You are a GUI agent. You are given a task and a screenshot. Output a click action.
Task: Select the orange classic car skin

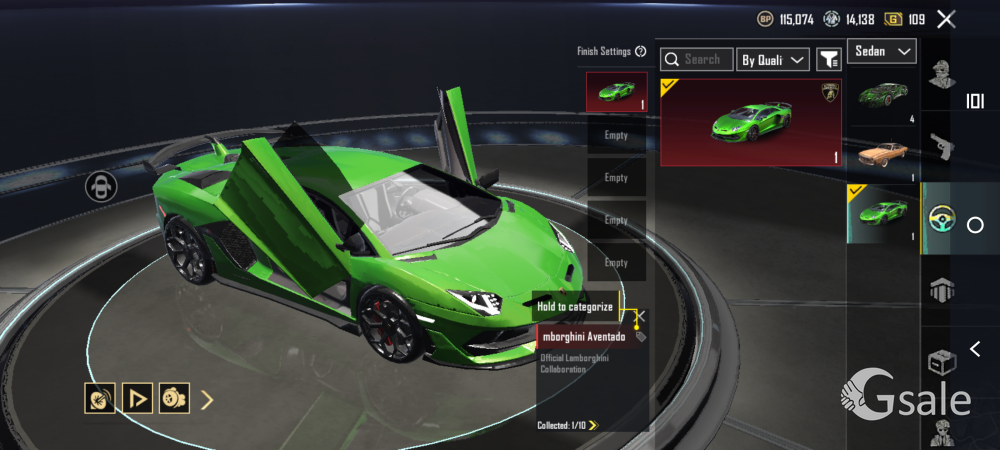point(882,155)
